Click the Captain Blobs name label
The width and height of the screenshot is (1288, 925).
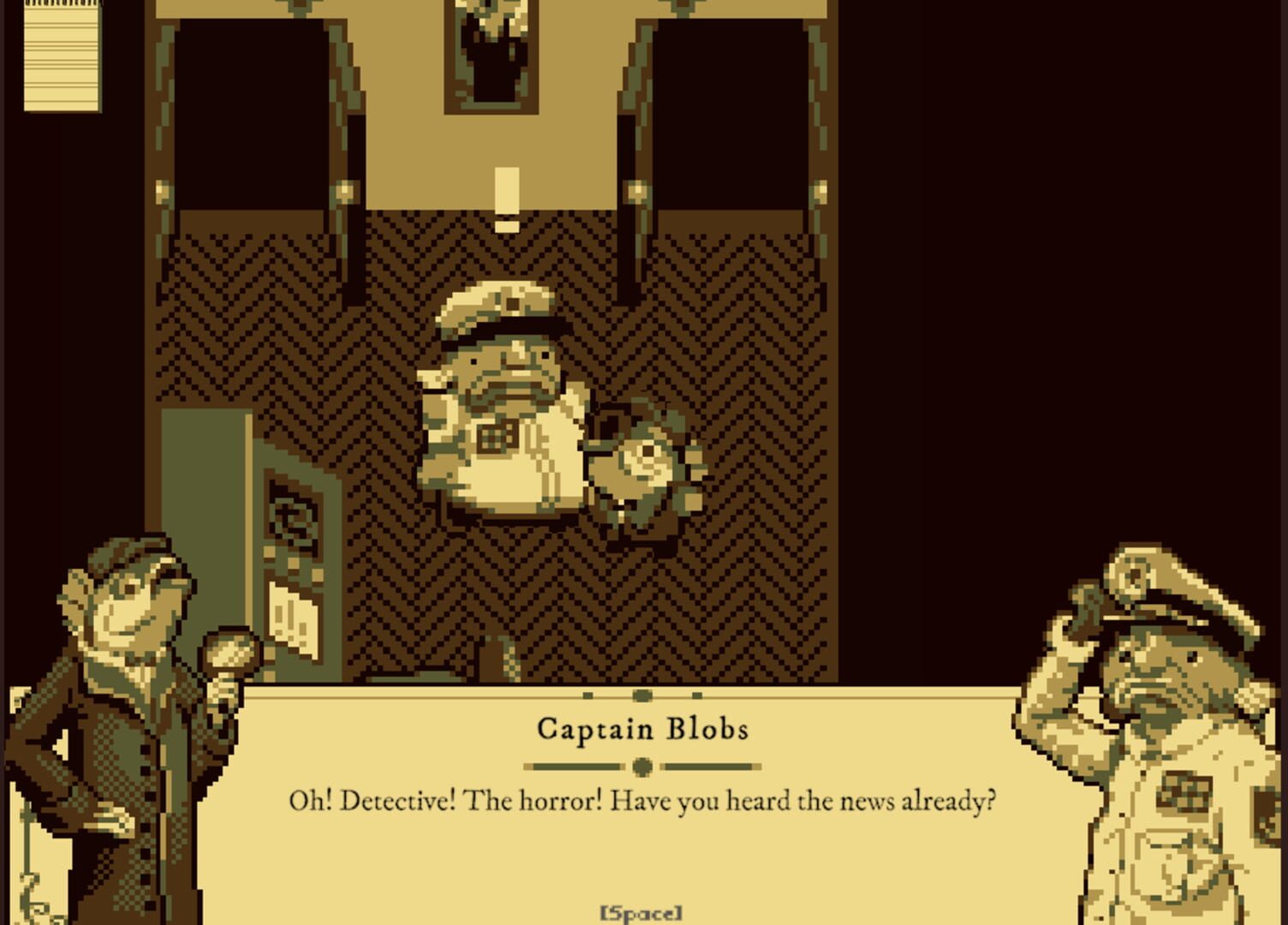click(641, 729)
